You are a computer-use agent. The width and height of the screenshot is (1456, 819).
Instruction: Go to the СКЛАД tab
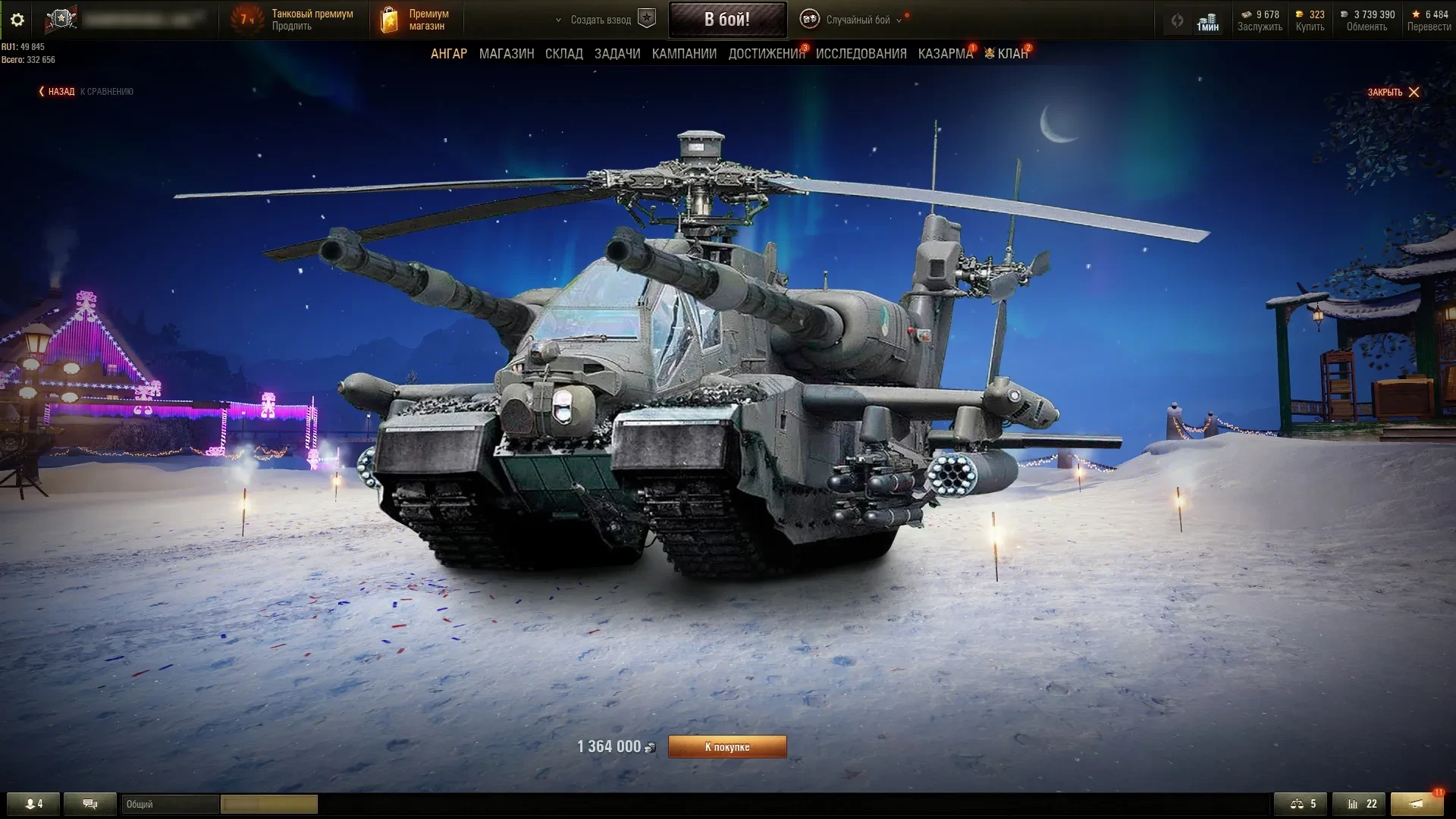[x=564, y=54]
